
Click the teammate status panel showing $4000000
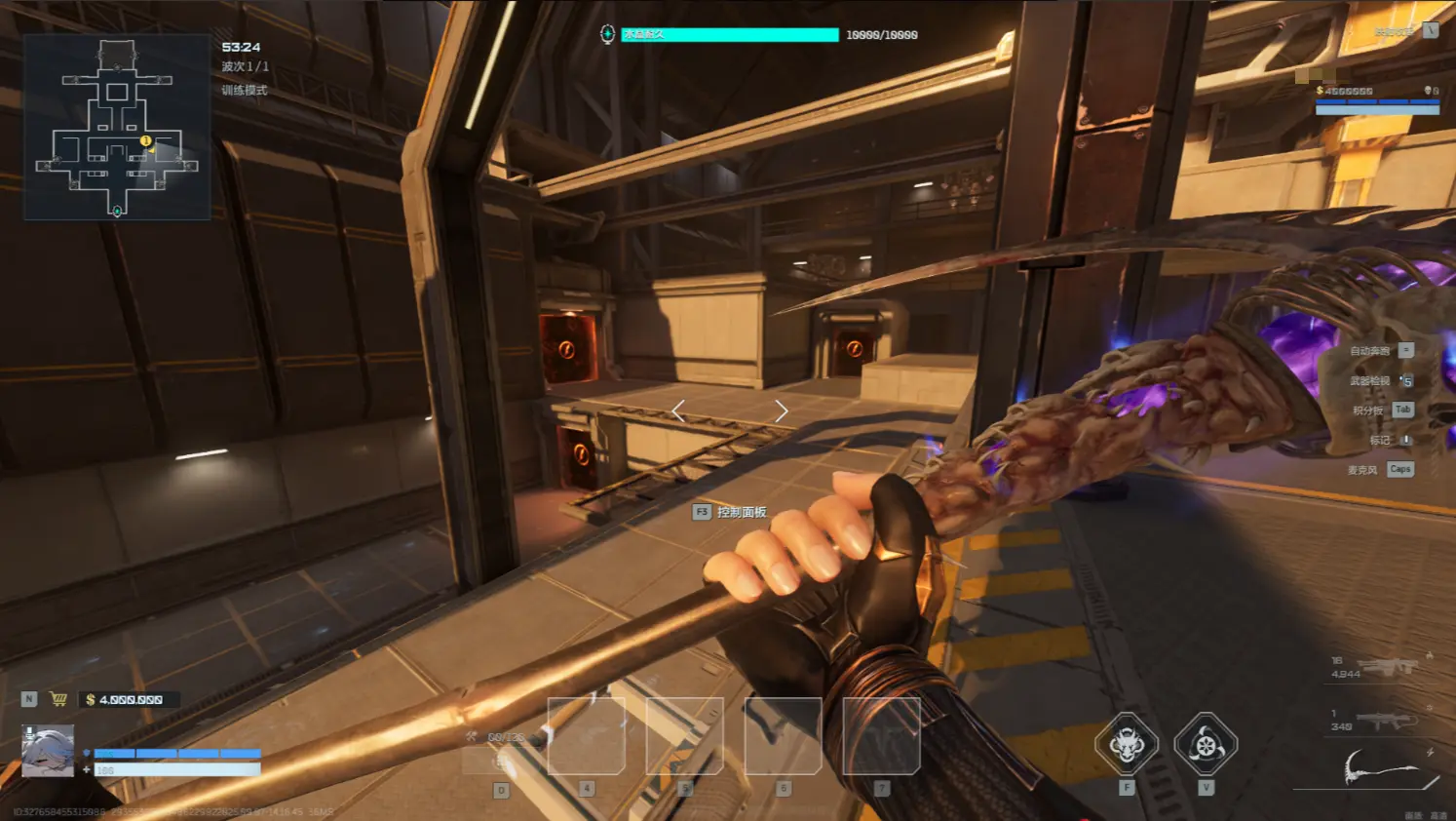[x=1376, y=99]
